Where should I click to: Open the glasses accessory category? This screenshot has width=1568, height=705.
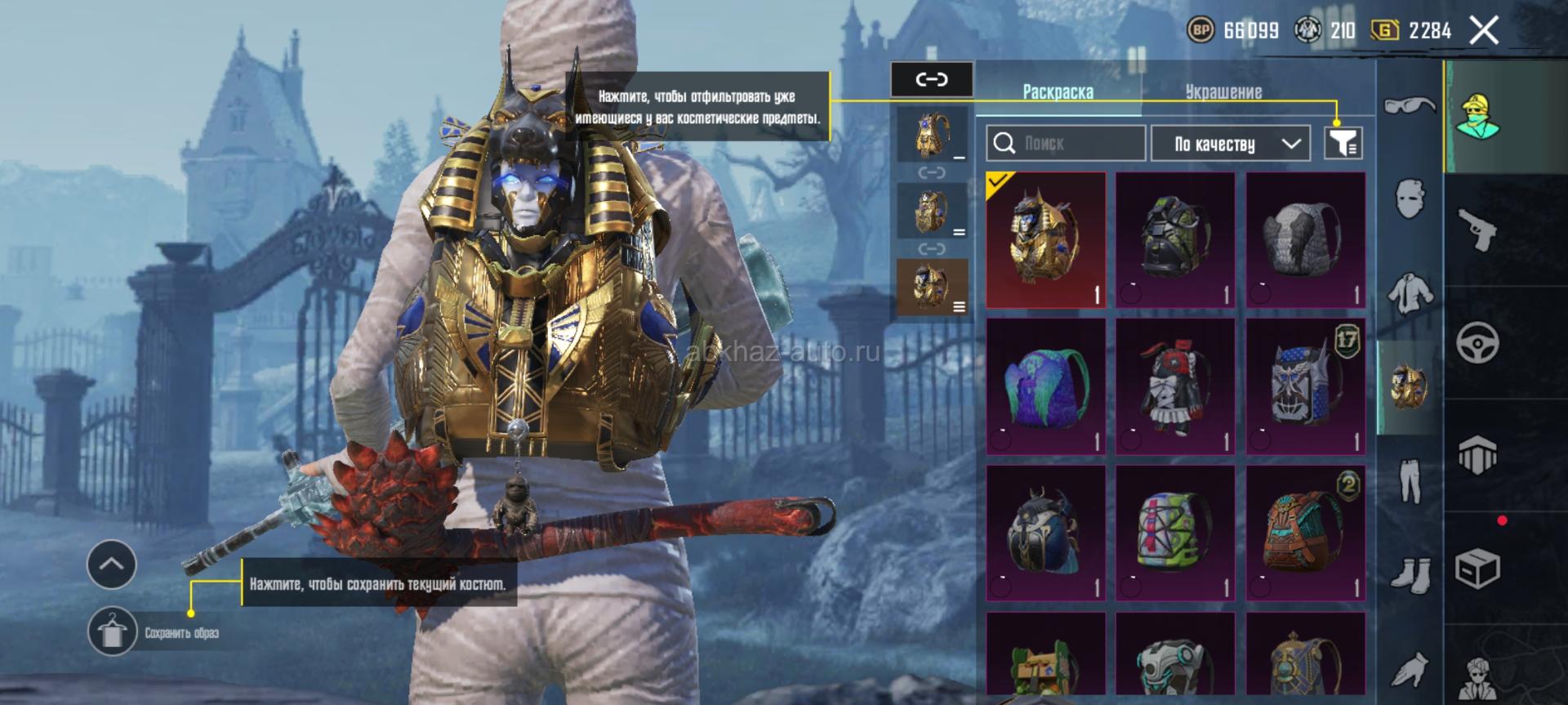pyautogui.click(x=1410, y=105)
